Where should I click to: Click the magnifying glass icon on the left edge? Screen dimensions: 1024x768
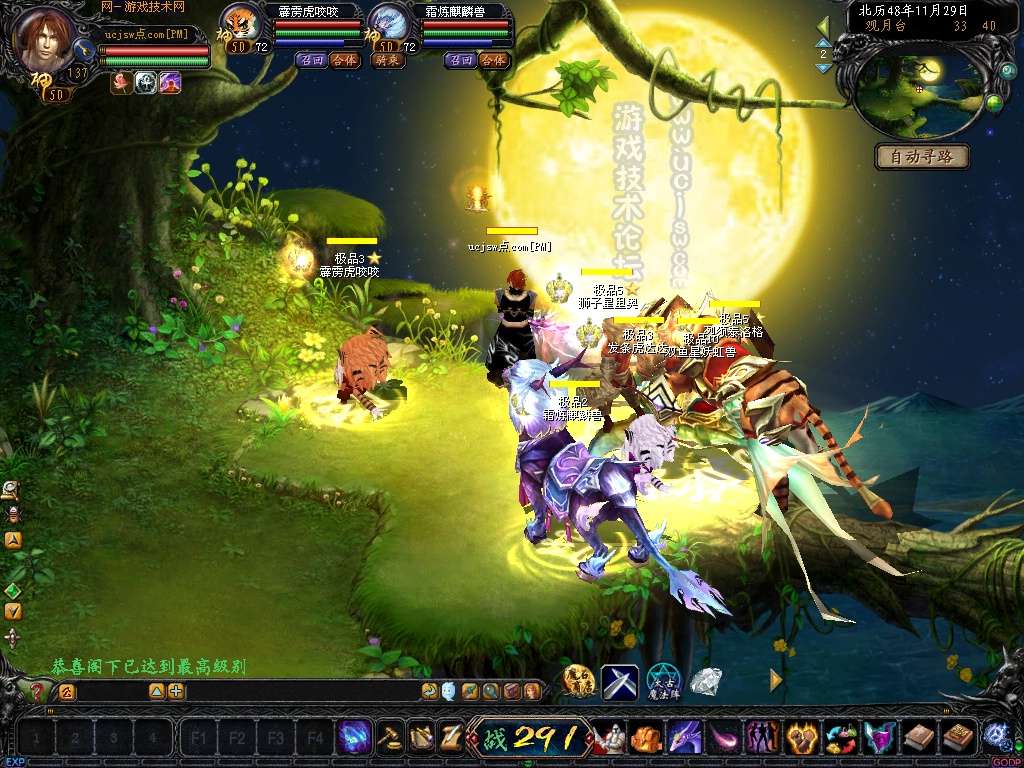point(10,489)
